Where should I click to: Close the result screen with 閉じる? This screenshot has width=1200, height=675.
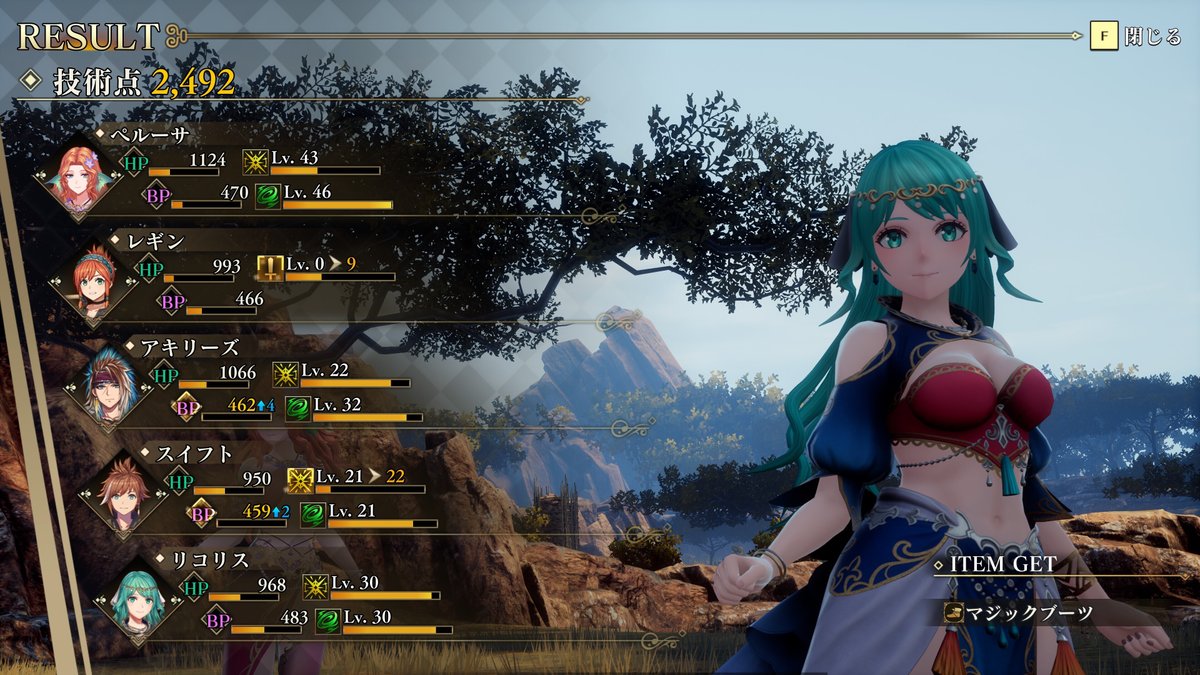point(1137,37)
